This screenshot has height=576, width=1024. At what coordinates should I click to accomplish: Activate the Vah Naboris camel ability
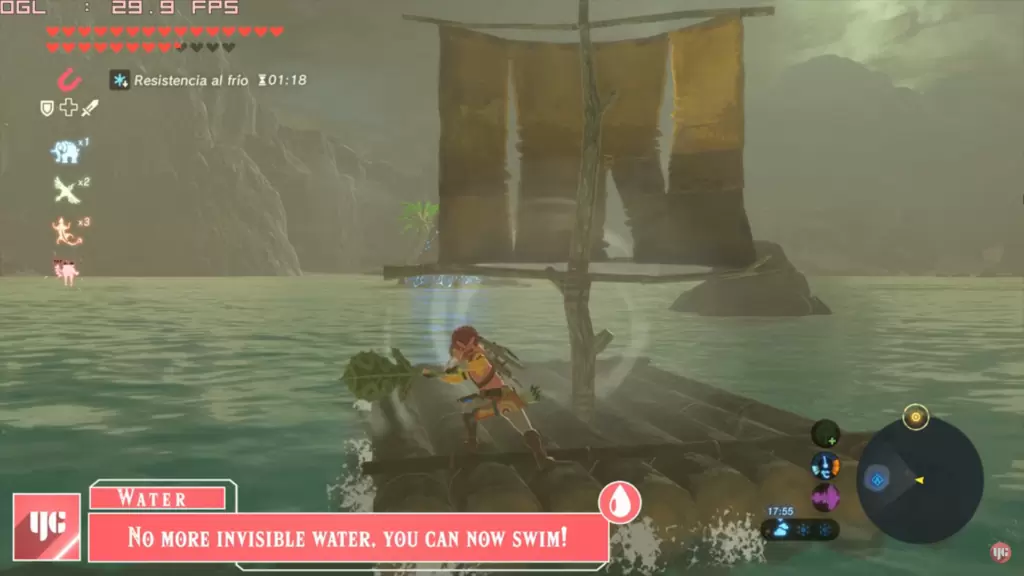point(67,269)
